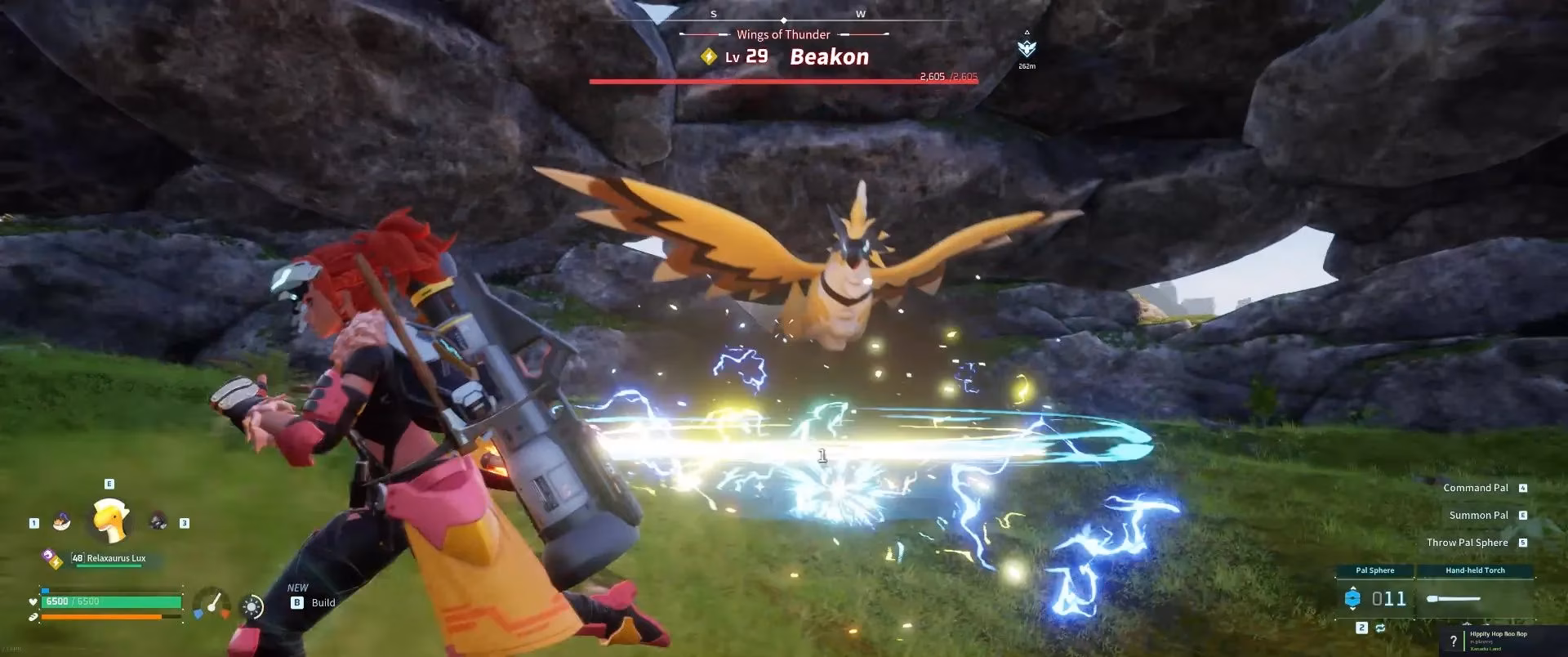Image resolution: width=1568 pixels, height=657 pixels.
Task: Click the Hand-held Torch item icon
Action: (1454, 598)
